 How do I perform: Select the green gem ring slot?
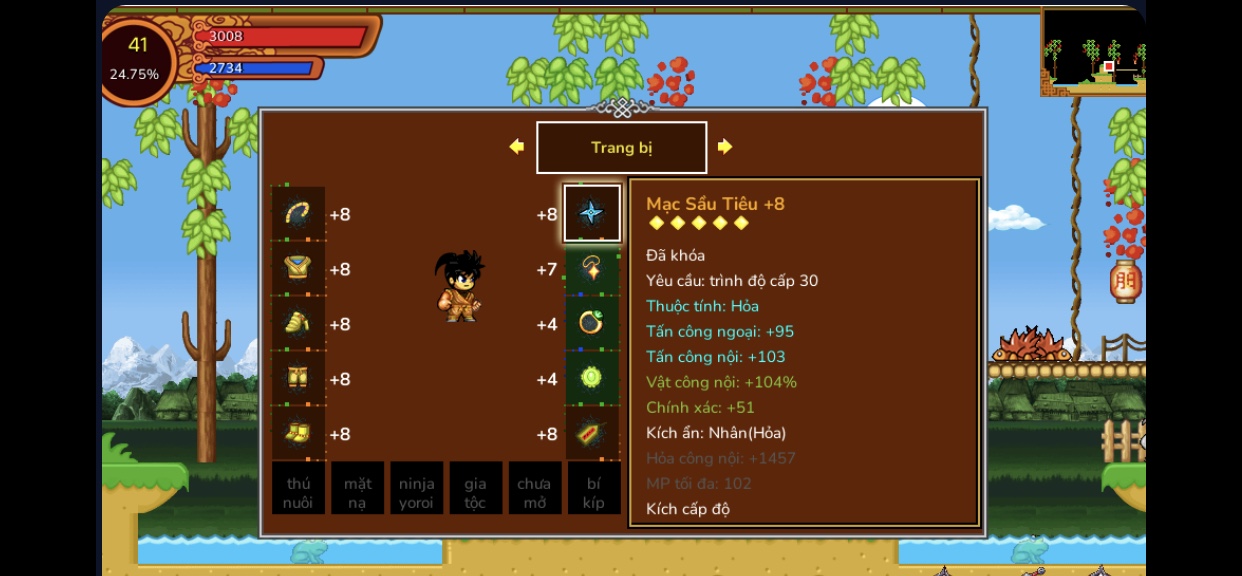click(x=591, y=323)
